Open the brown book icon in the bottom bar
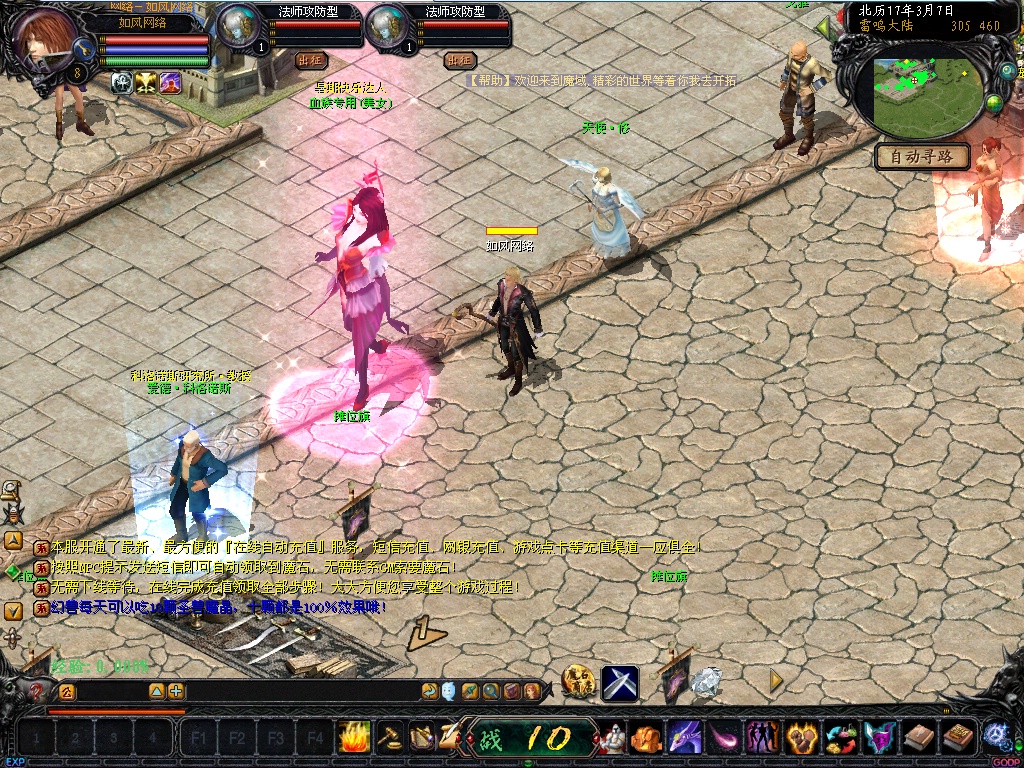The height and width of the screenshot is (768, 1024). click(x=919, y=738)
